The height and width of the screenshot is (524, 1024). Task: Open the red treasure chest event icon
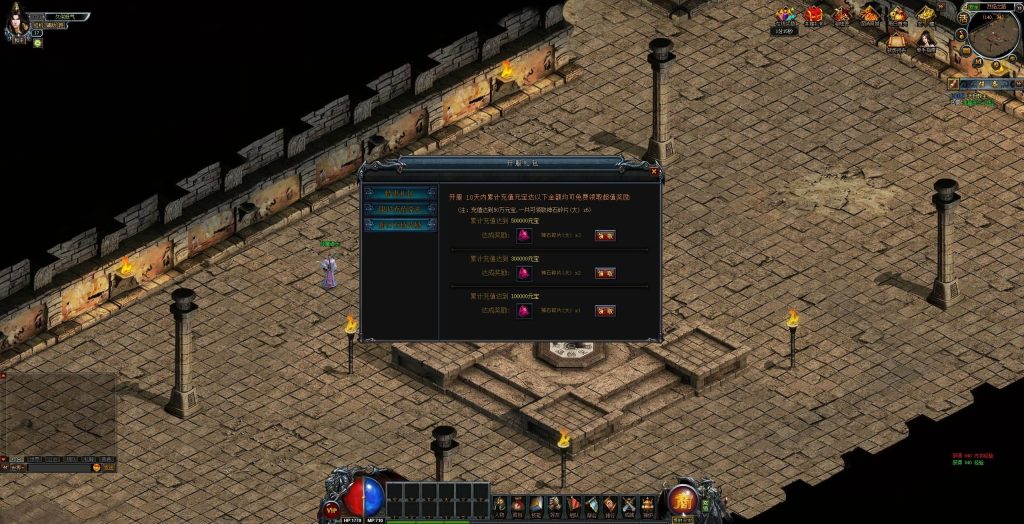tap(814, 14)
